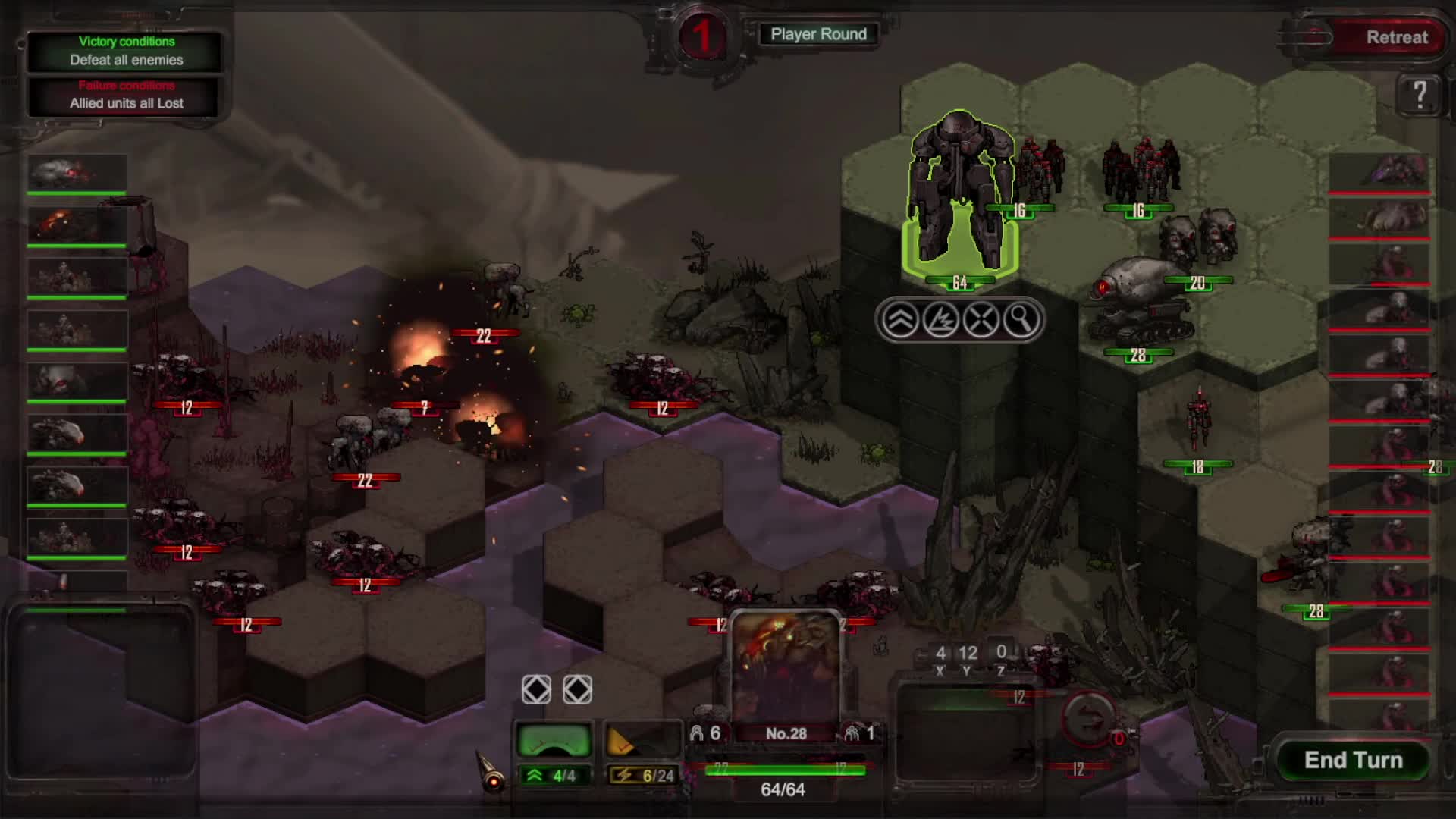Viewport: 1456px width, 819px height.
Task: Retreat from the battle
Action: click(x=1396, y=37)
